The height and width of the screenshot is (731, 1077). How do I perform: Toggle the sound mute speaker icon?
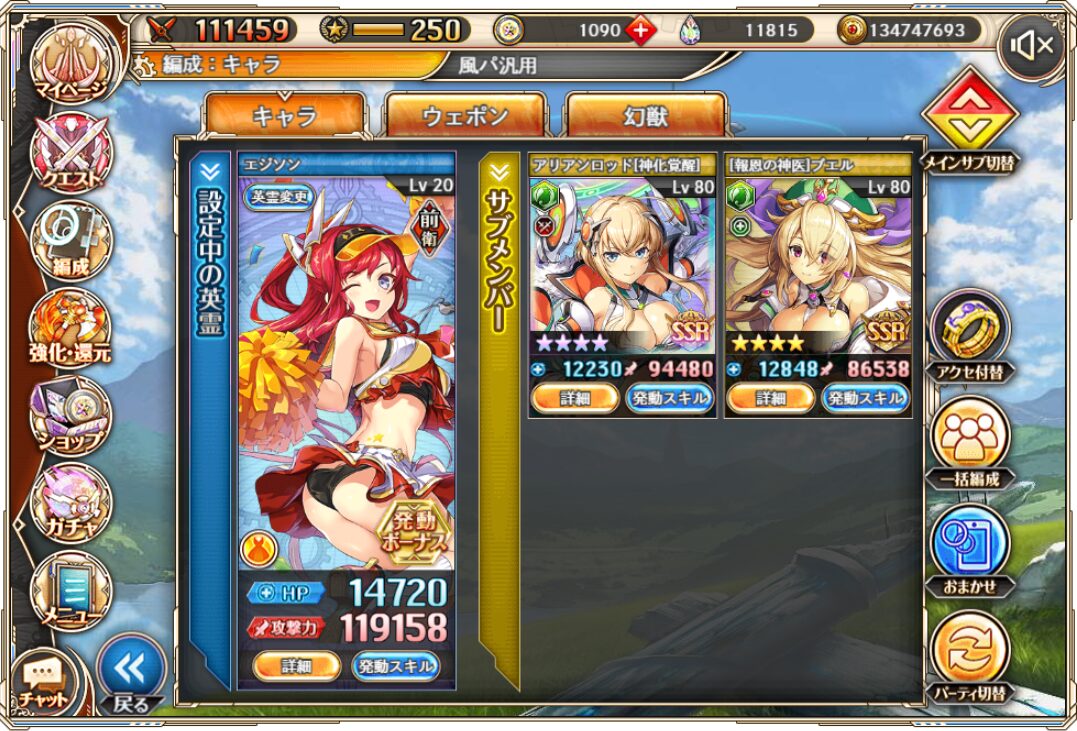[1030, 45]
